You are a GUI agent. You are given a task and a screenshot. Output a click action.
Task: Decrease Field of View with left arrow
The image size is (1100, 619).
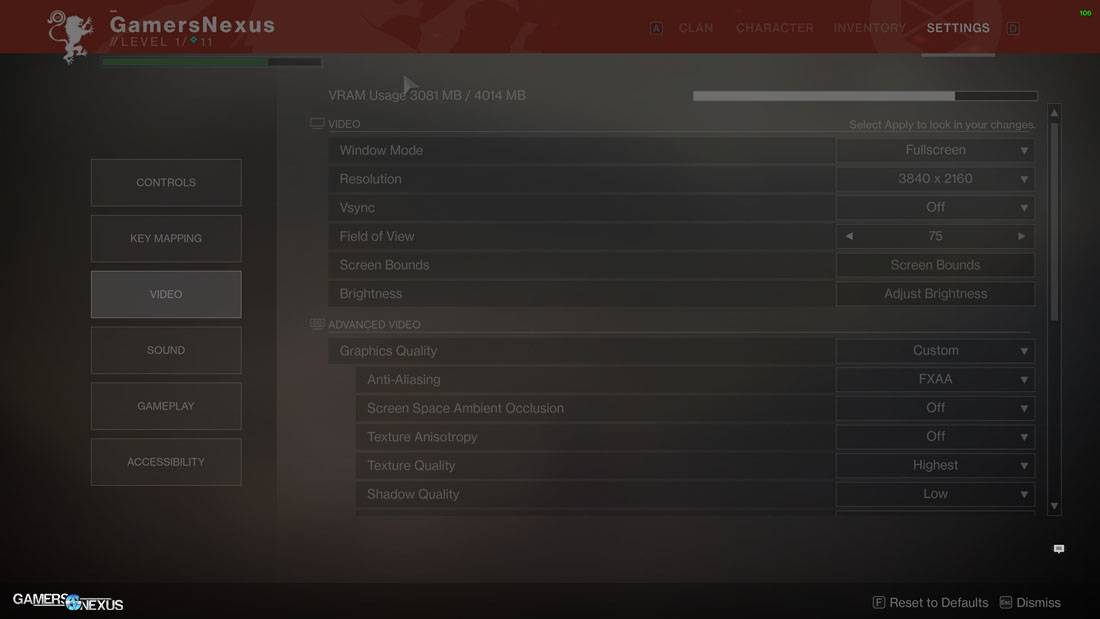849,237
